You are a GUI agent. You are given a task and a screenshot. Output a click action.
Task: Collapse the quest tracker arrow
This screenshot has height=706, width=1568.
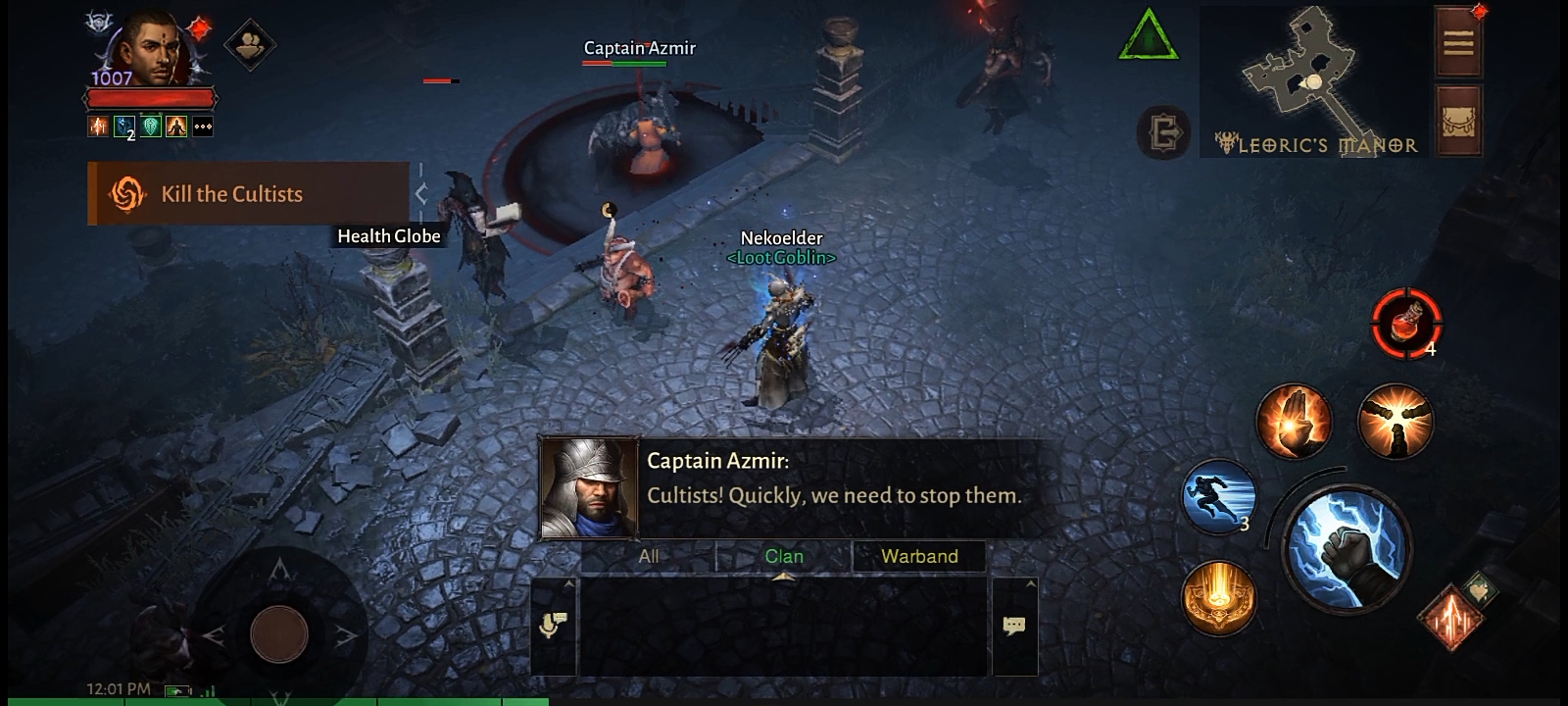point(421,194)
